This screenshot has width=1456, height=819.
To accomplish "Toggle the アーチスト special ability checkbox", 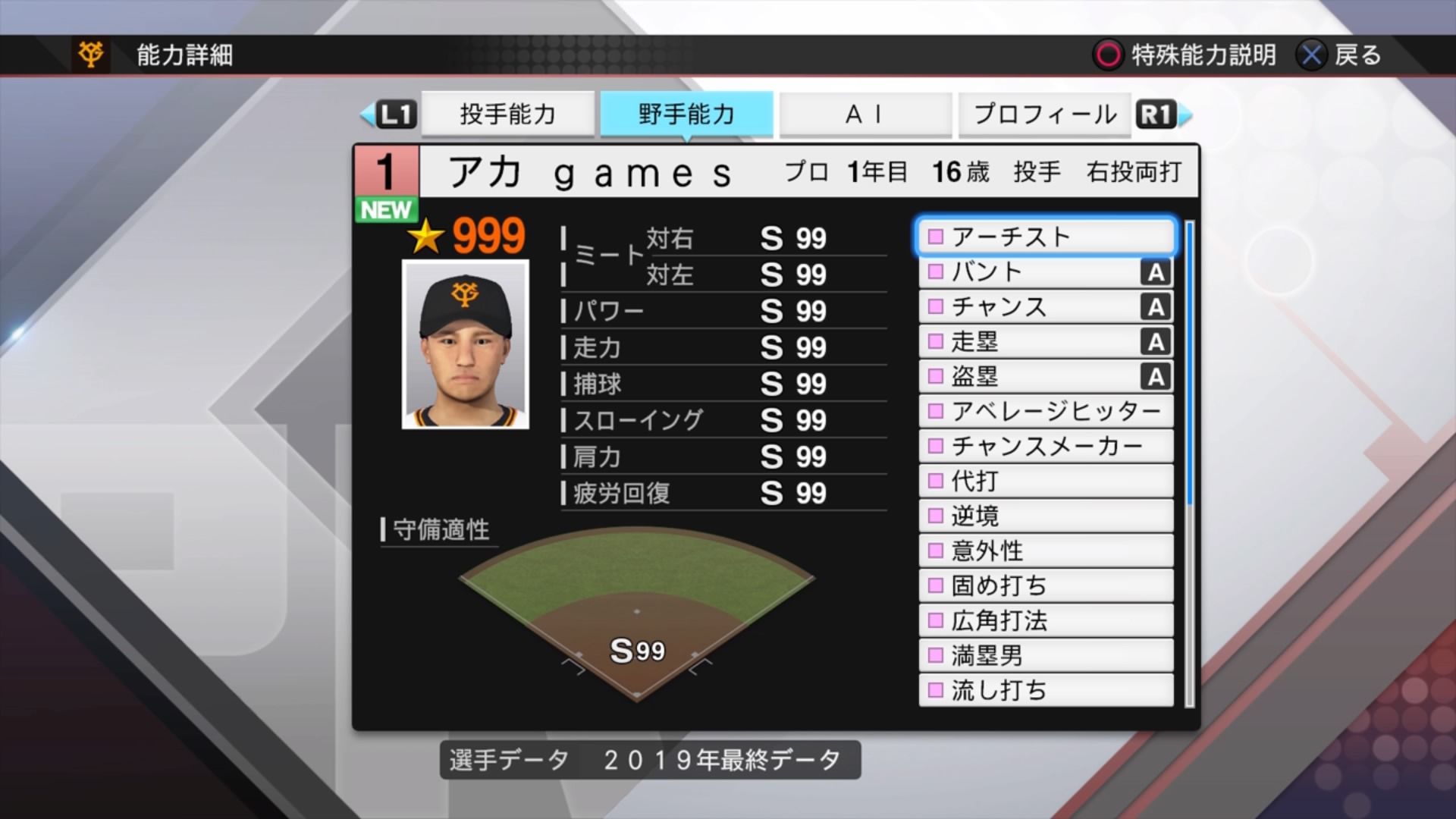I will pyautogui.click(x=934, y=237).
